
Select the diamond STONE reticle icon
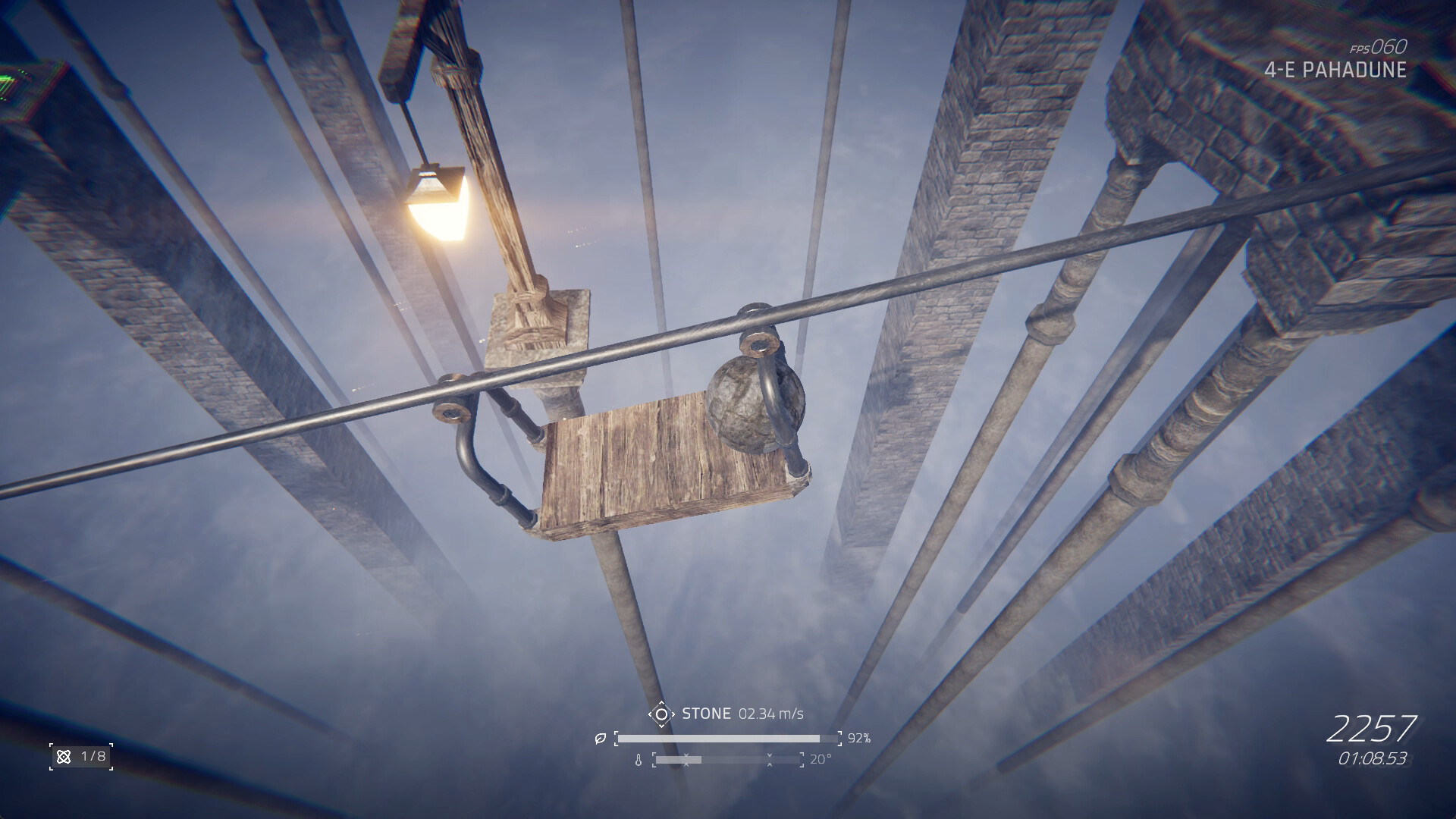tap(661, 714)
